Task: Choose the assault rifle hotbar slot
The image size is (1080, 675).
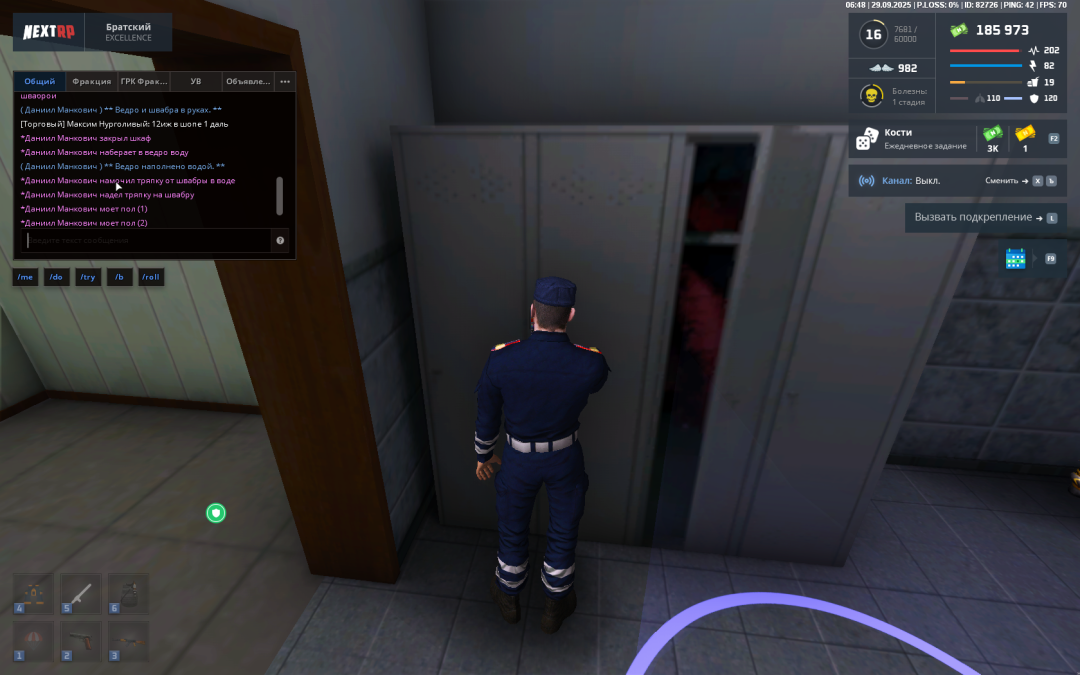Action: [x=128, y=640]
